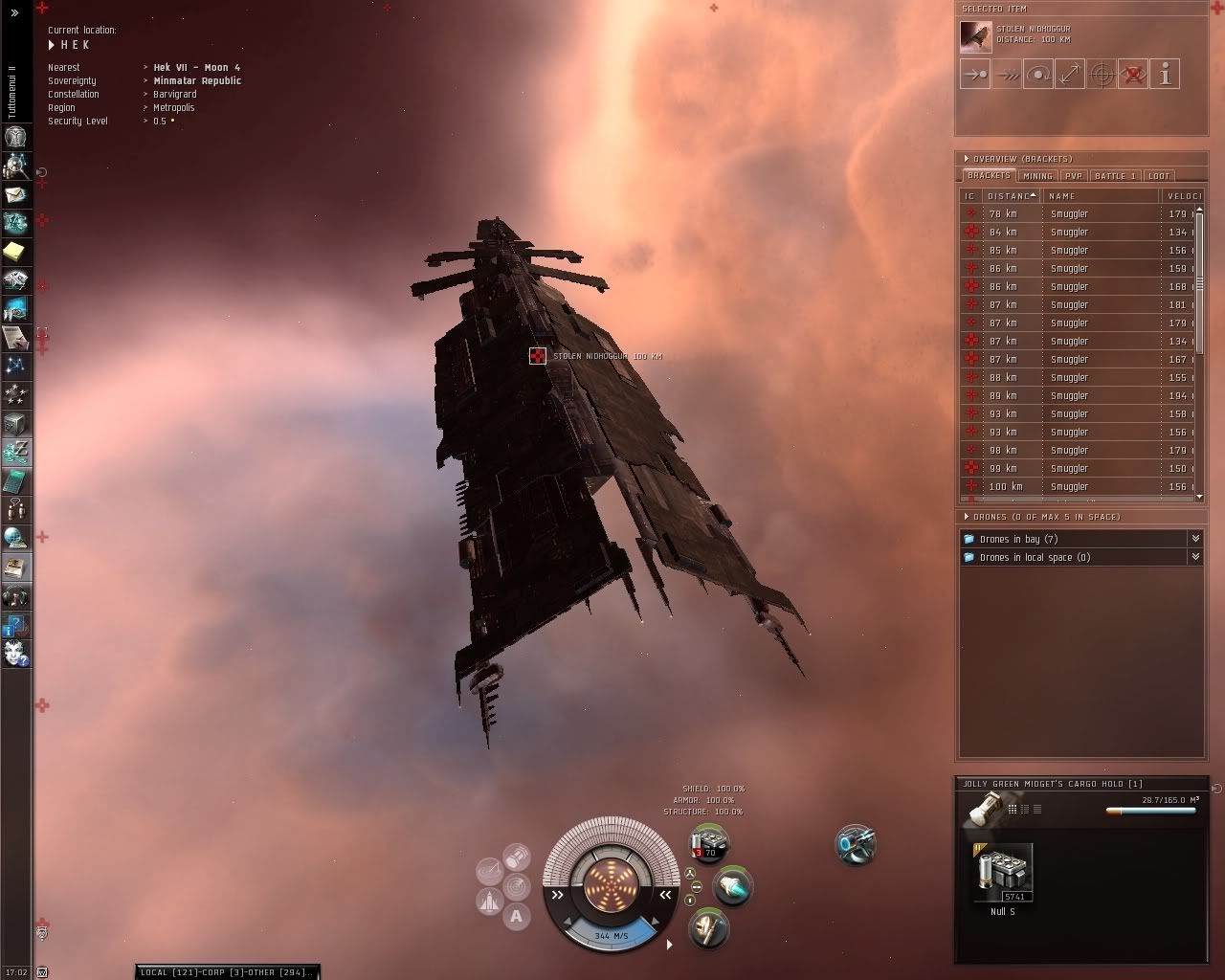Open the Local chat channel tab

pyautogui.click(x=153, y=972)
